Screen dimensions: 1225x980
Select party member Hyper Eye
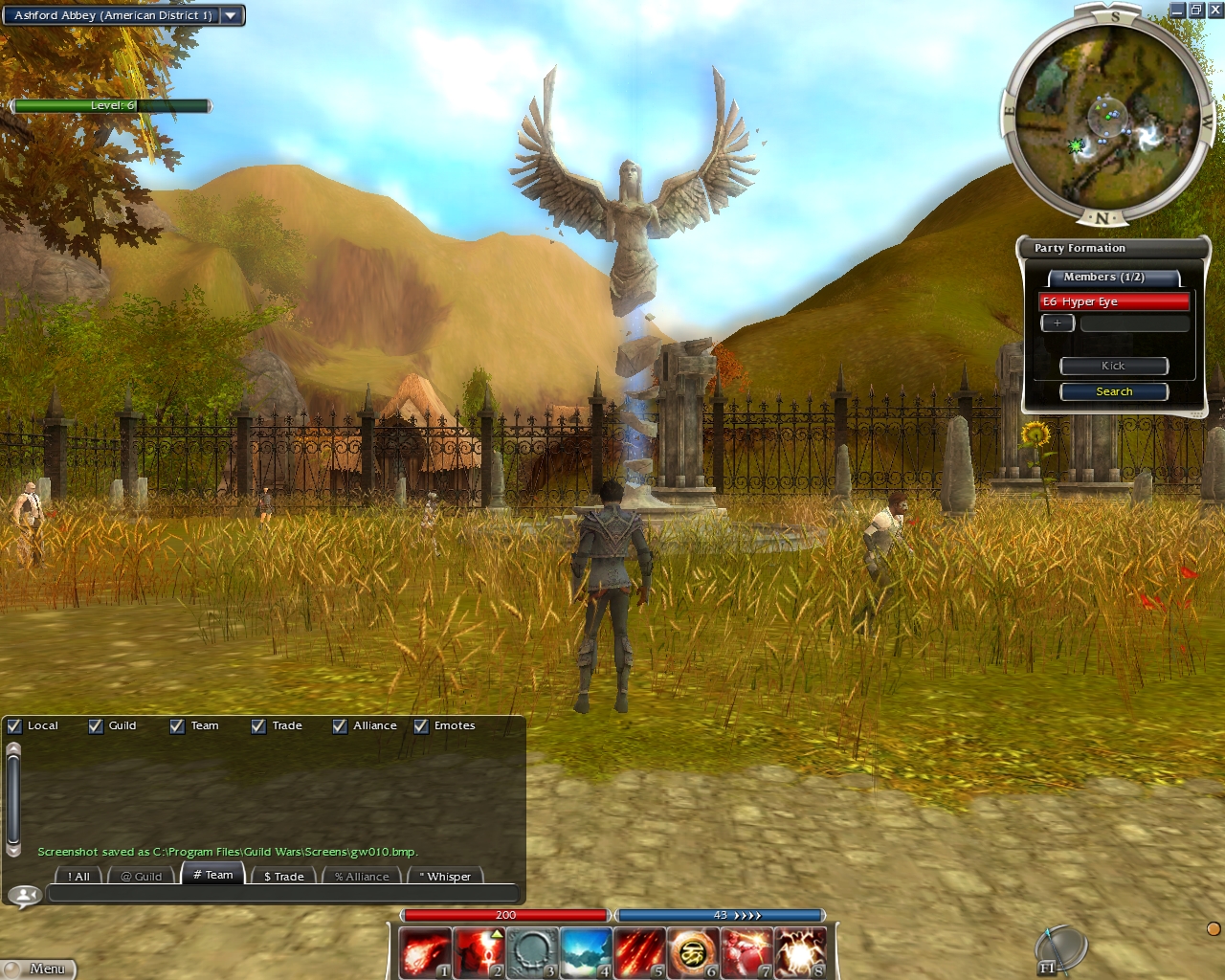[1114, 301]
